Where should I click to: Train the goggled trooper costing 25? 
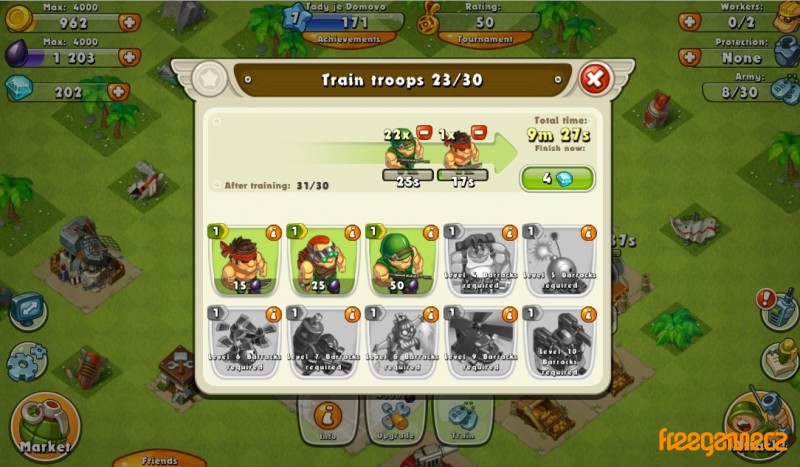click(323, 260)
